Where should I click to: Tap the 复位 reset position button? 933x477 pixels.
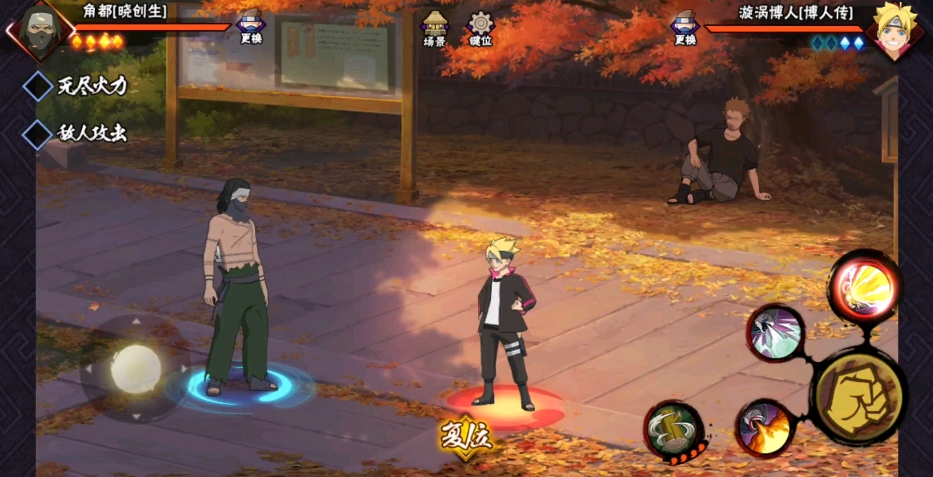tap(466, 436)
